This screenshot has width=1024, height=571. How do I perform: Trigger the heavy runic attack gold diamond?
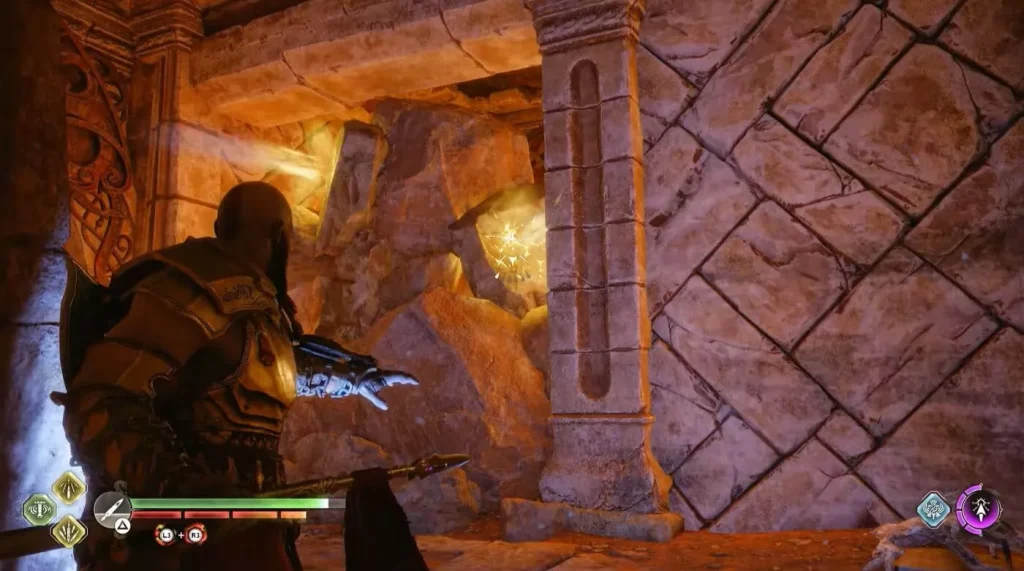point(69,530)
